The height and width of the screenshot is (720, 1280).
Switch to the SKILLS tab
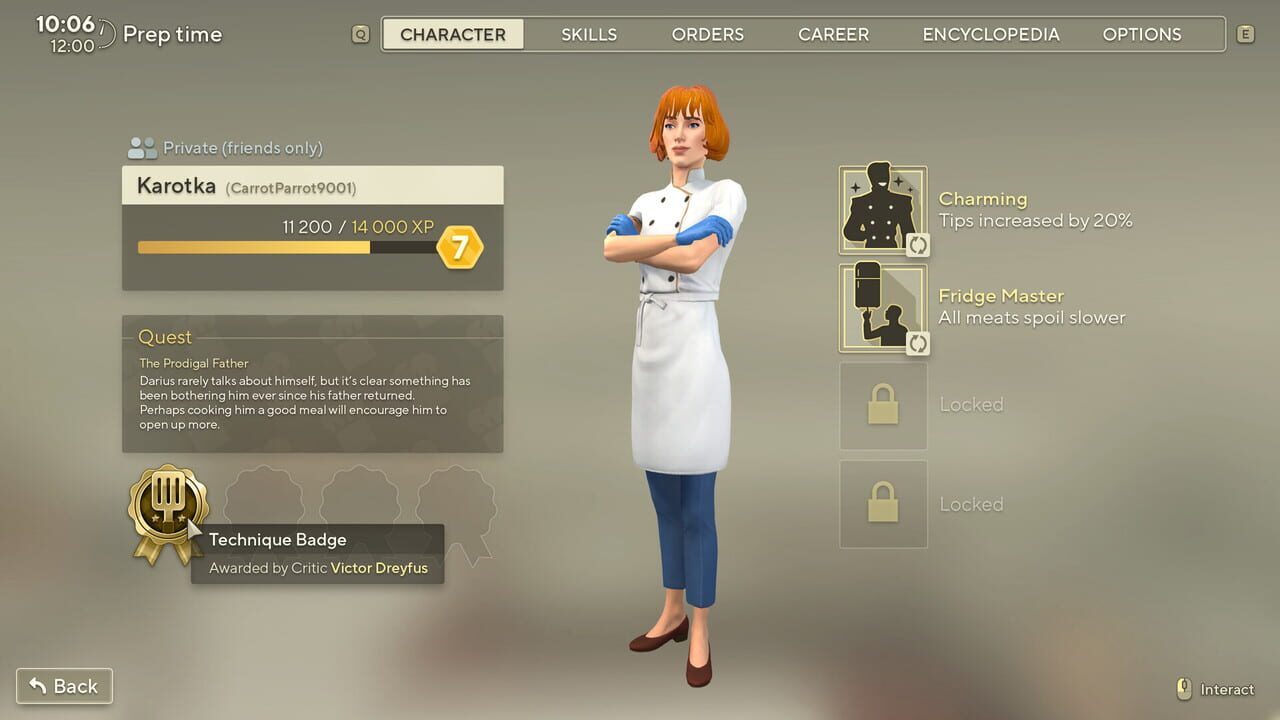tap(589, 33)
